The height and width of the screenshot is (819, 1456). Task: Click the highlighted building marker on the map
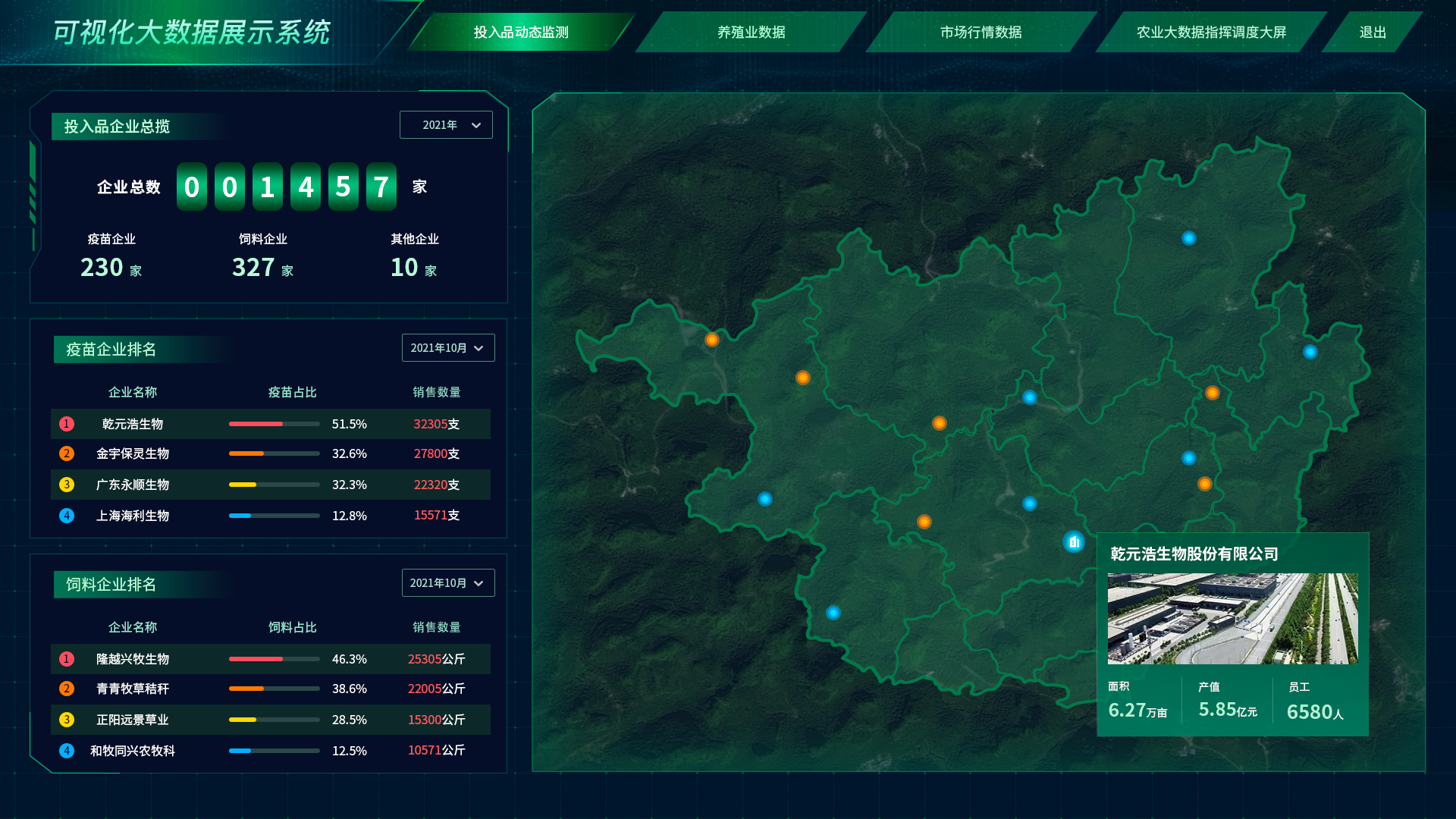point(1073,541)
